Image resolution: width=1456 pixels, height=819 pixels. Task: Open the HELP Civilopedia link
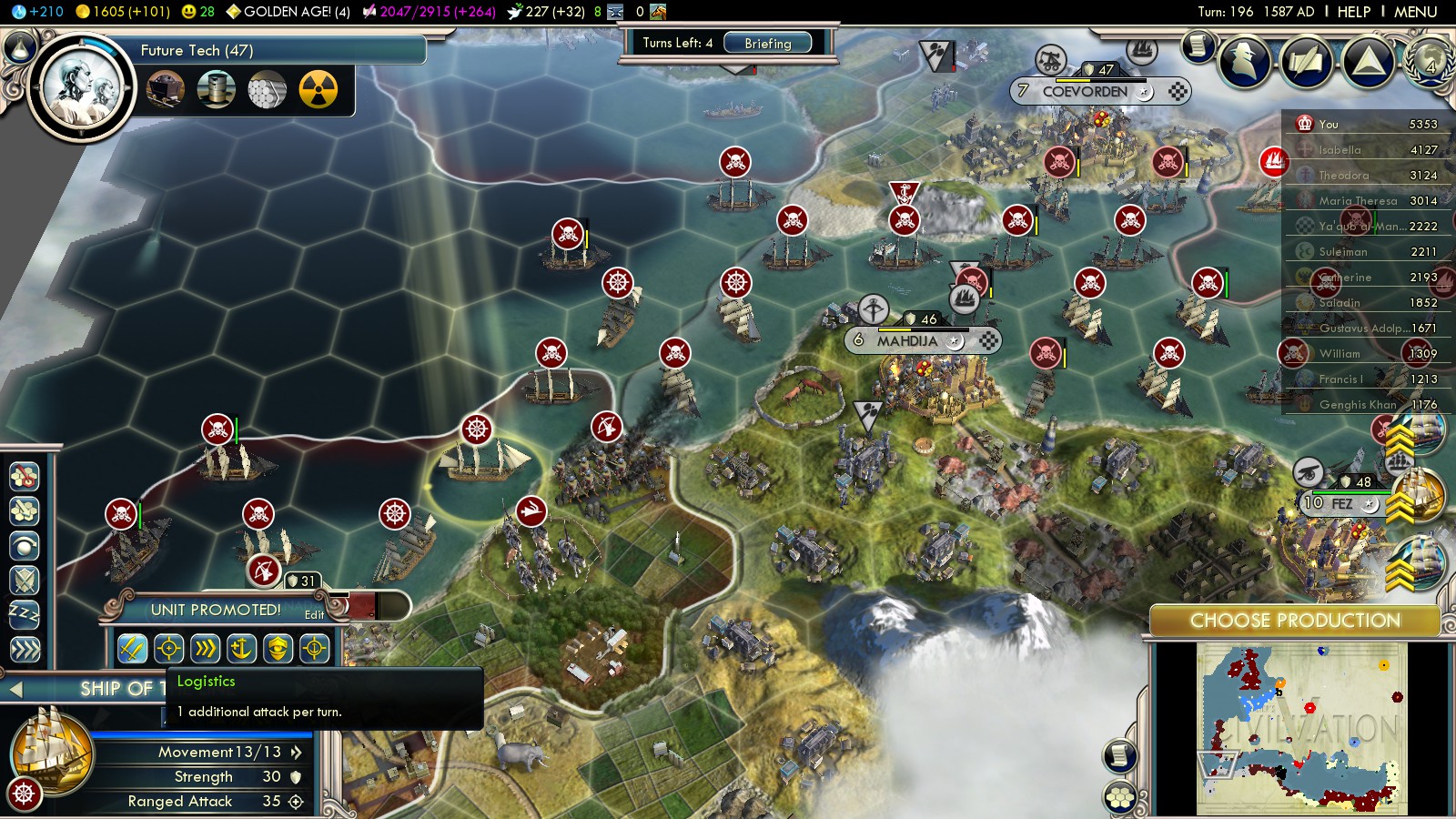pos(1353,12)
